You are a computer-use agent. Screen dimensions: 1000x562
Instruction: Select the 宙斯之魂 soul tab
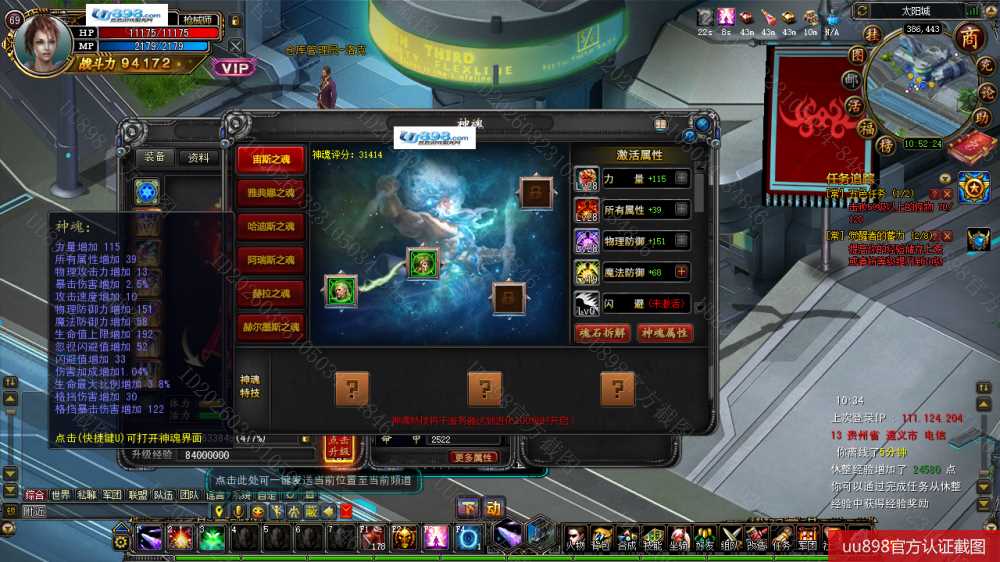[x=270, y=159]
